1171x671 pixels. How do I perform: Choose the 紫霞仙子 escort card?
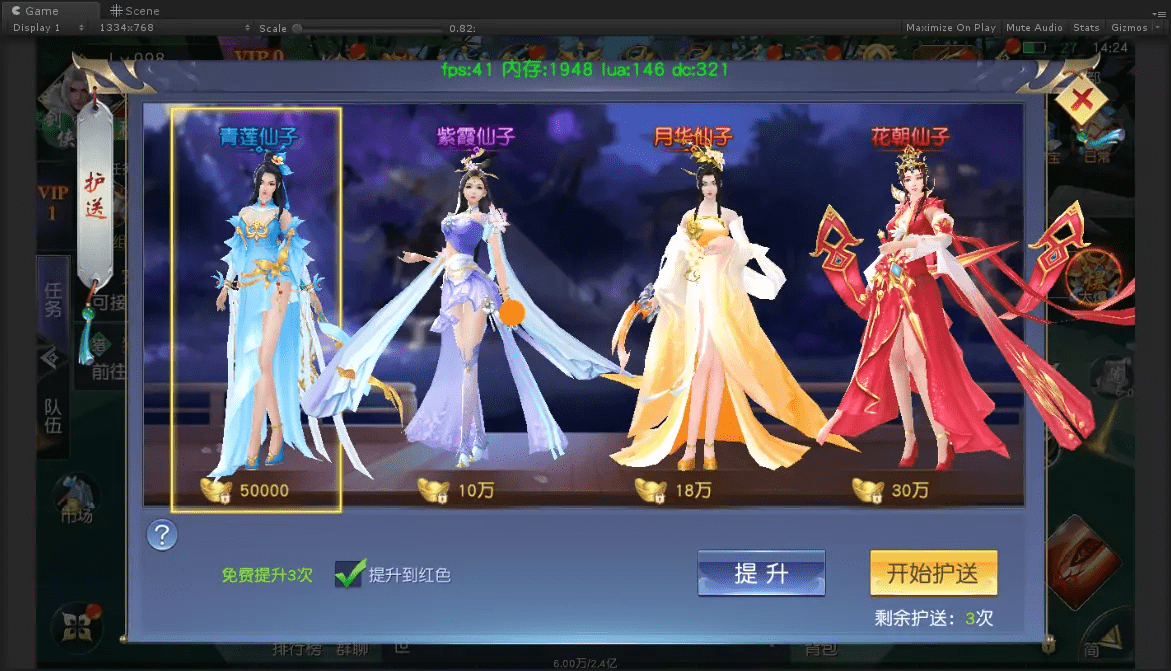tap(475, 310)
